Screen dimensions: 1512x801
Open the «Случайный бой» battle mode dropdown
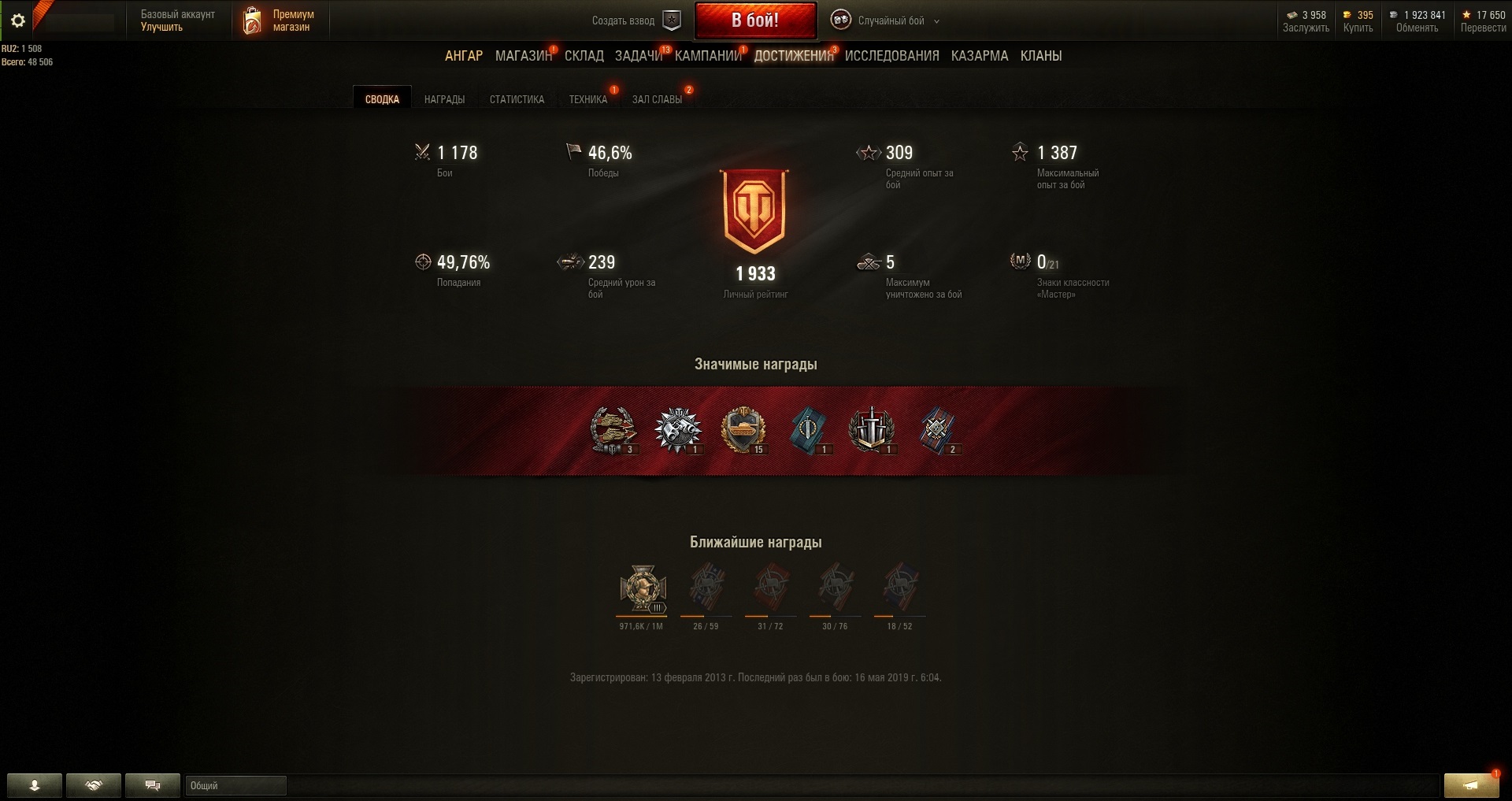(887, 20)
